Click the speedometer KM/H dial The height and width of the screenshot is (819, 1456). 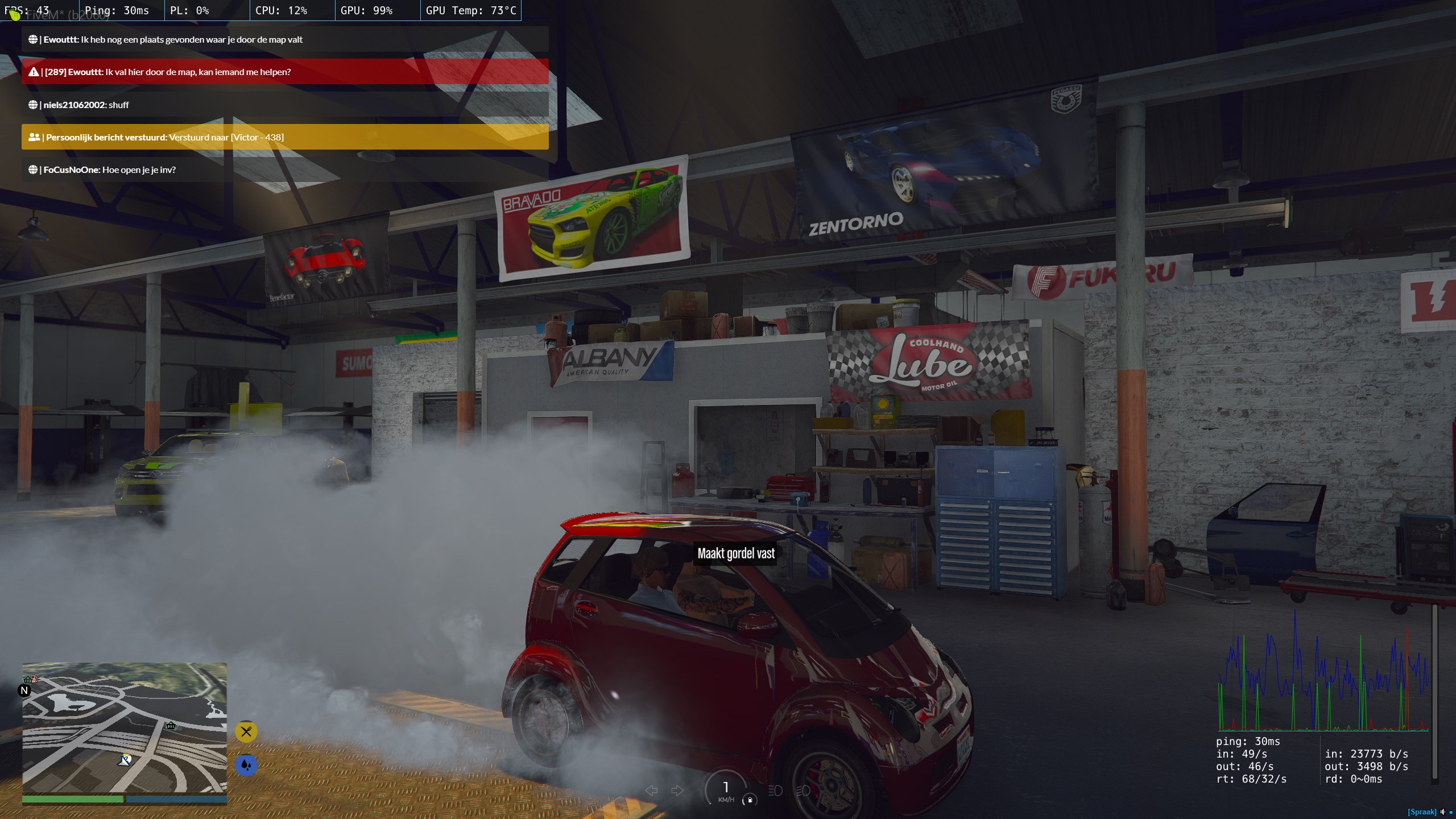point(726,789)
